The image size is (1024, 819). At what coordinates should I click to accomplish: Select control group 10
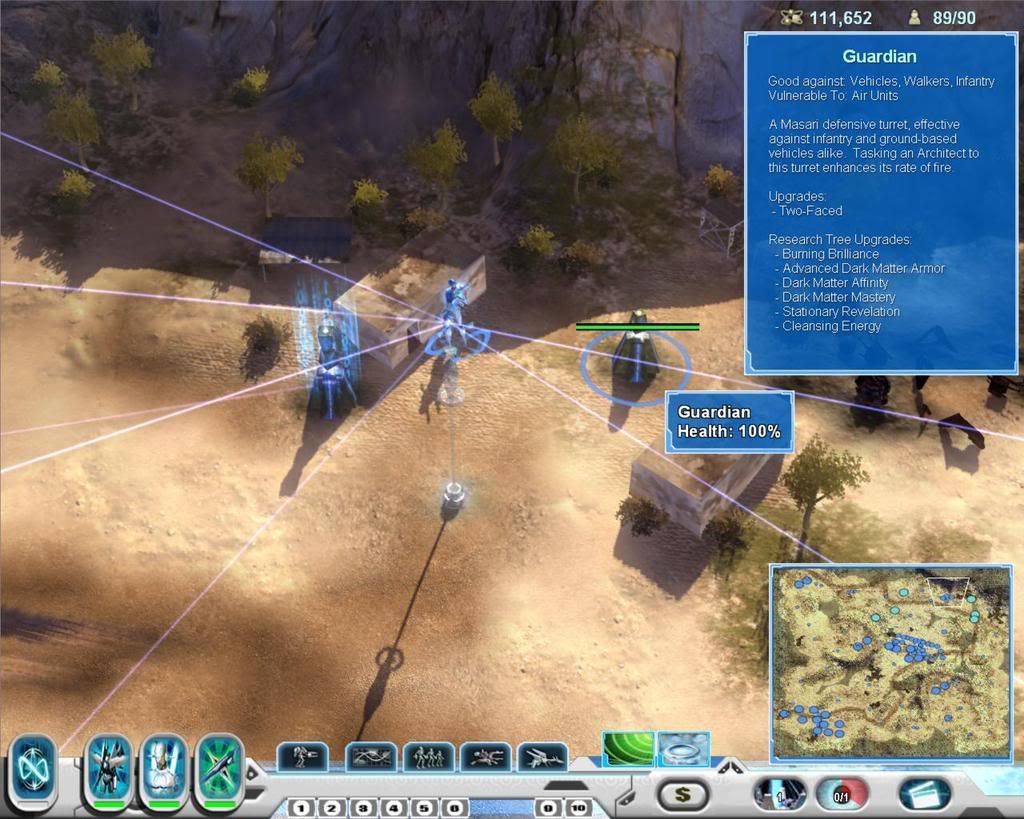click(x=577, y=807)
